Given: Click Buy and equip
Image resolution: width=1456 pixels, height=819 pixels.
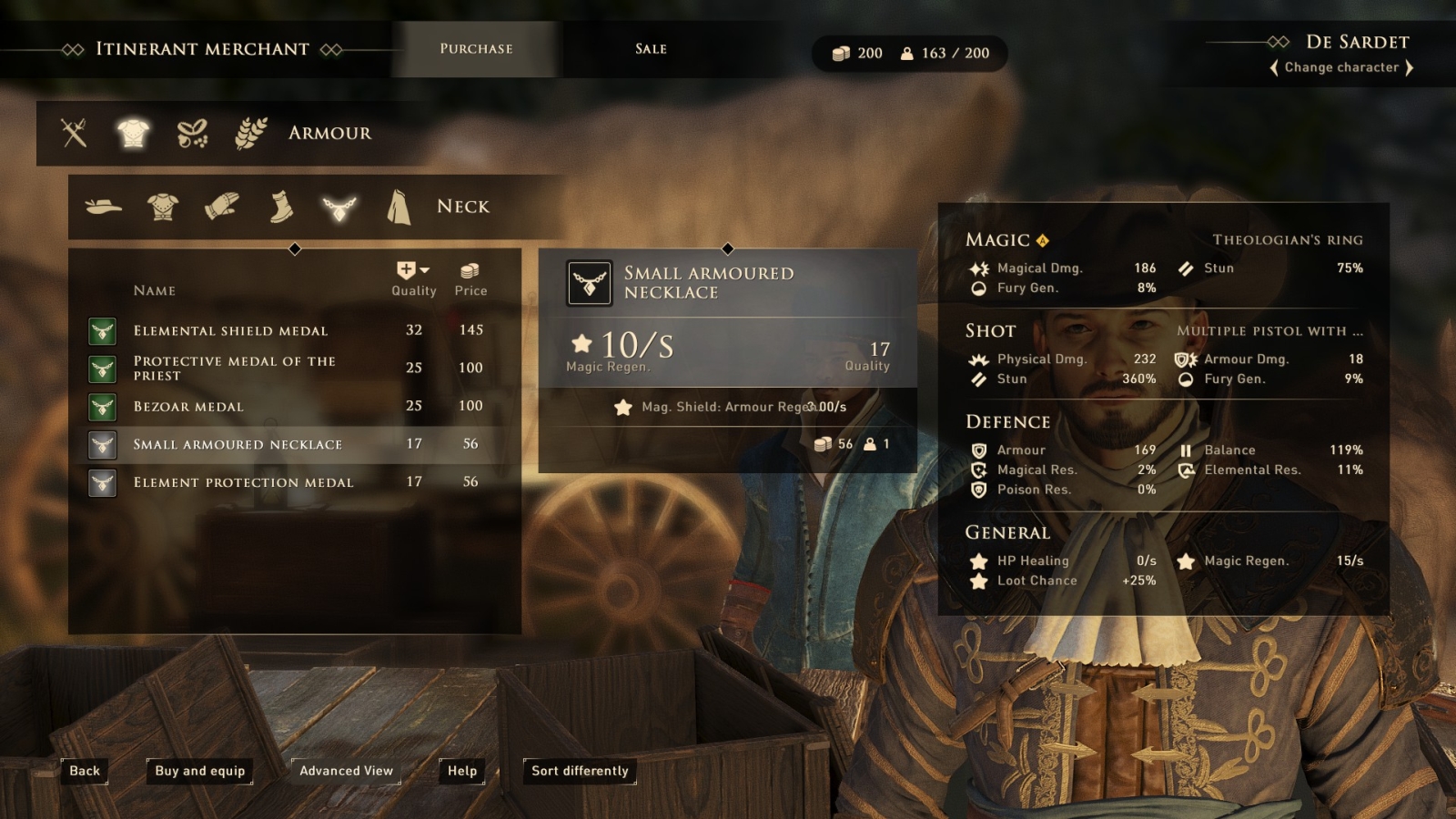Looking at the screenshot, I should click(x=200, y=771).
